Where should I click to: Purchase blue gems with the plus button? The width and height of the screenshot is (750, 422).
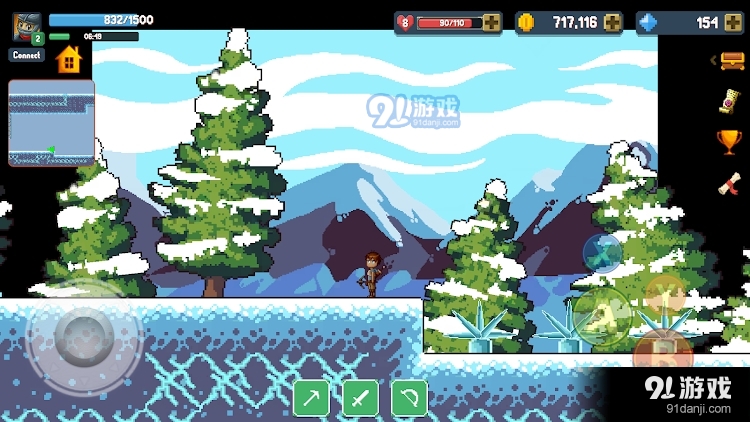point(733,23)
